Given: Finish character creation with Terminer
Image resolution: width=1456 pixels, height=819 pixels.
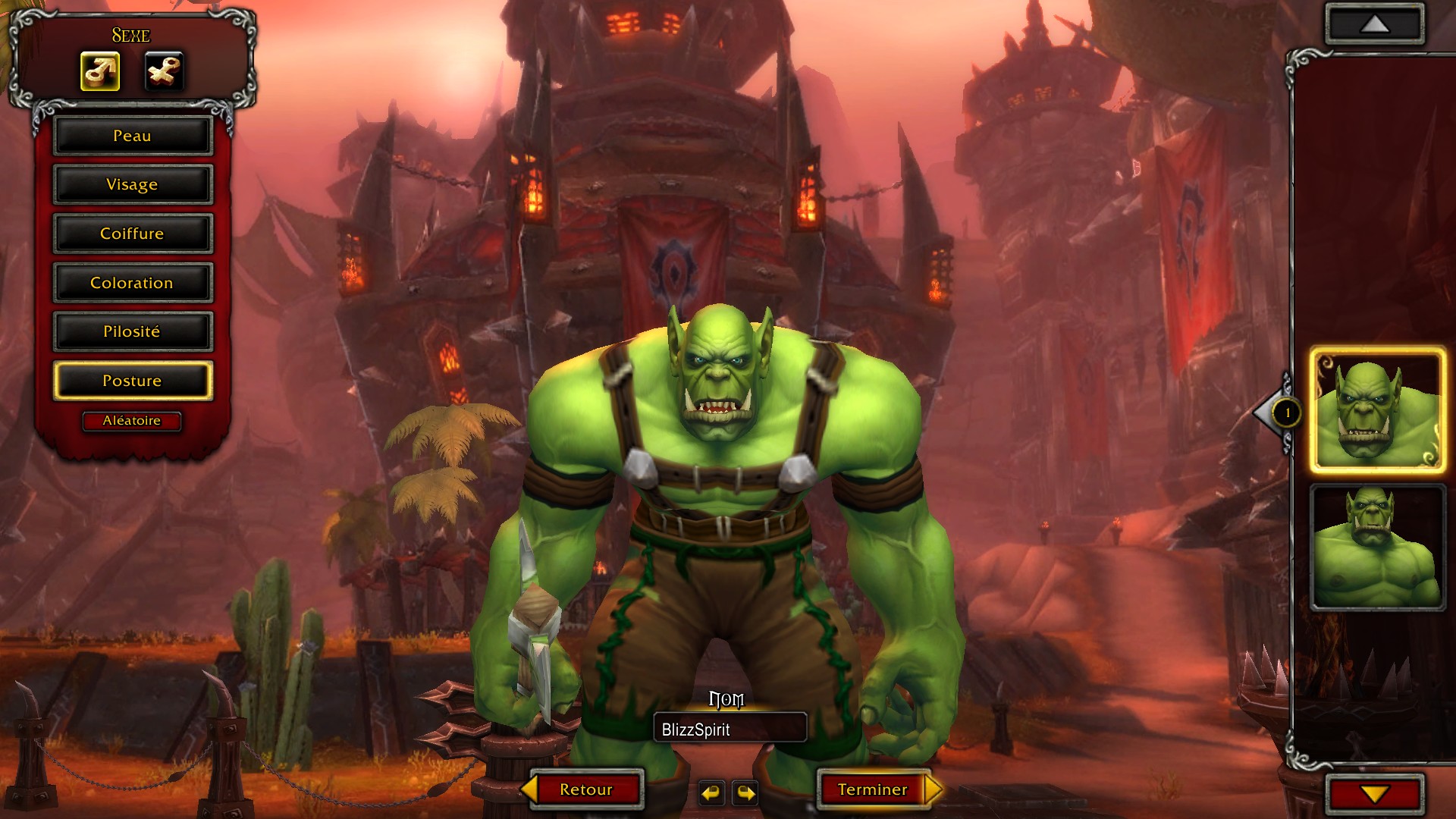Looking at the screenshot, I should pos(873,789).
